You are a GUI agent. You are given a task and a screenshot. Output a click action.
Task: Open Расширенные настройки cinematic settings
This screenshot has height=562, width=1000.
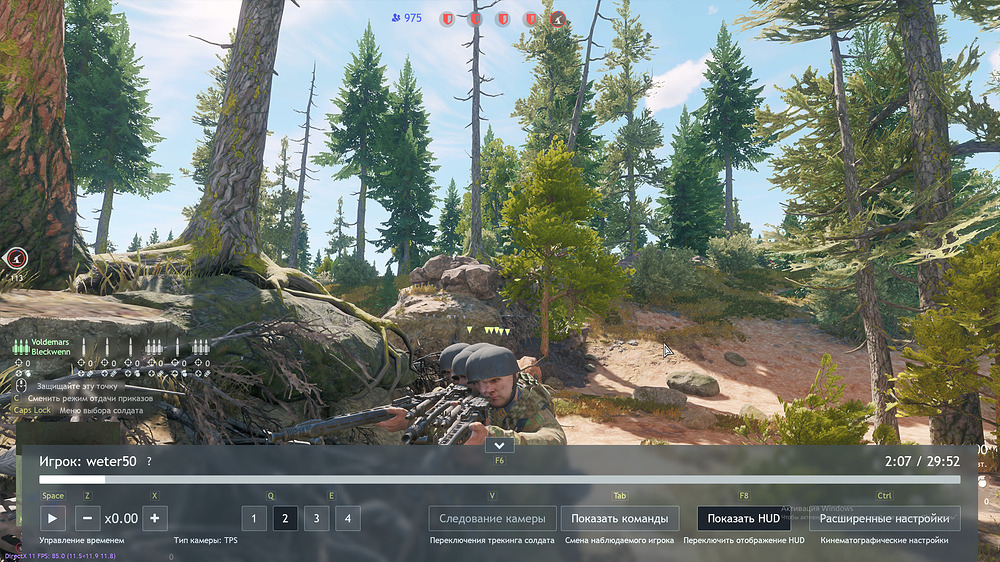(x=884, y=518)
